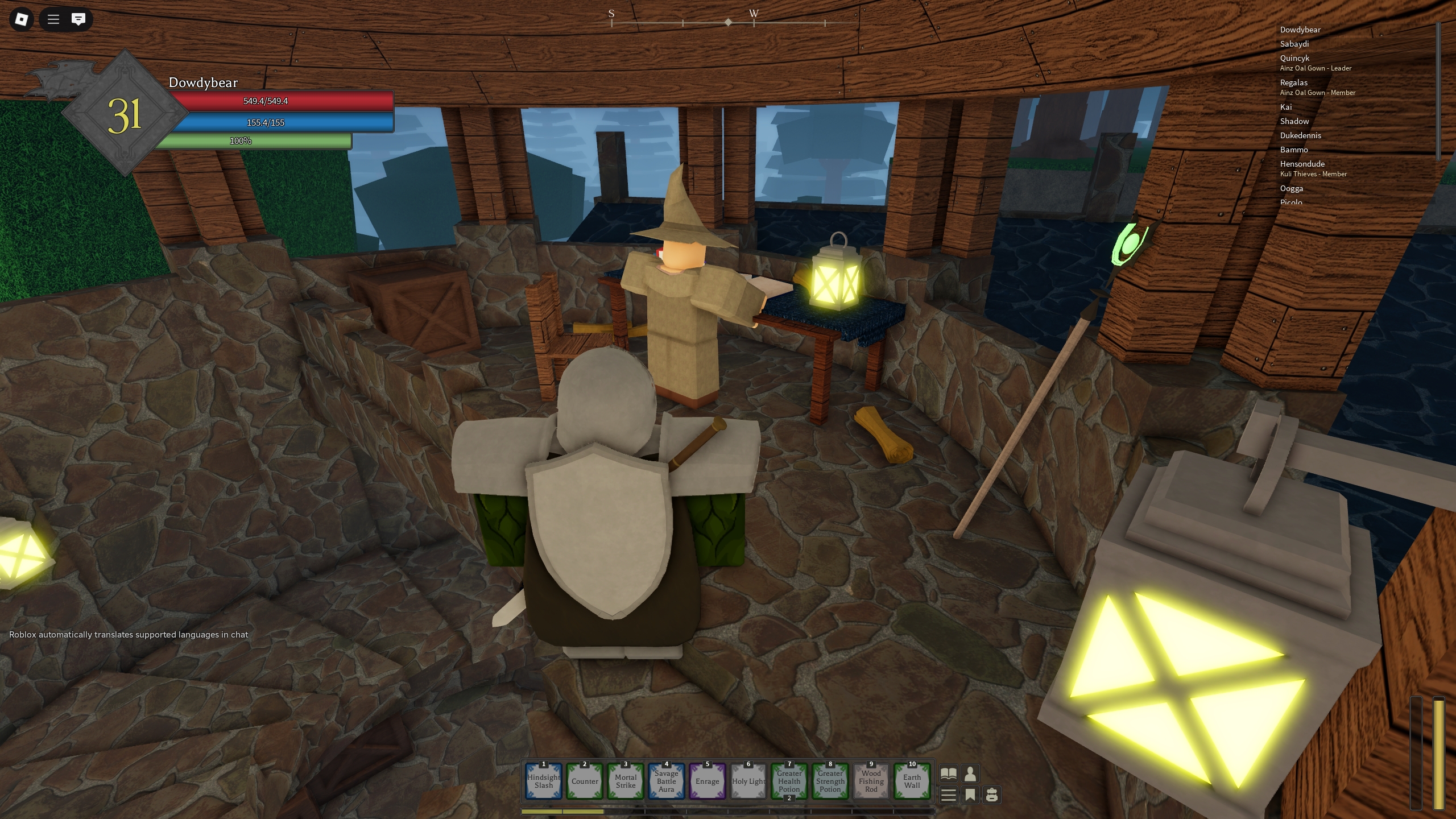Open the Roblox logo menu
1456x819 pixels.
pos(20,19)
